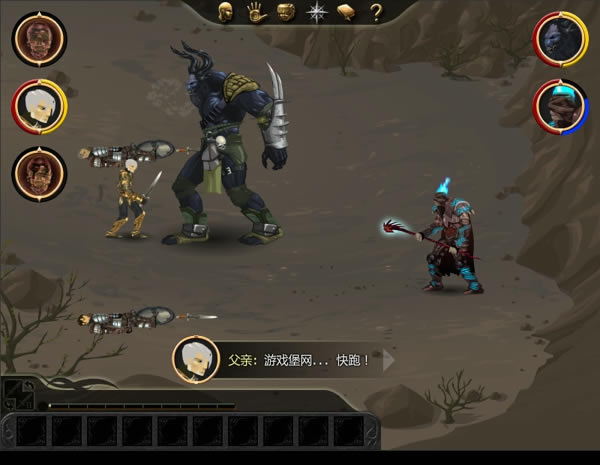Click the golden hand icon

(x=255, y=13)
